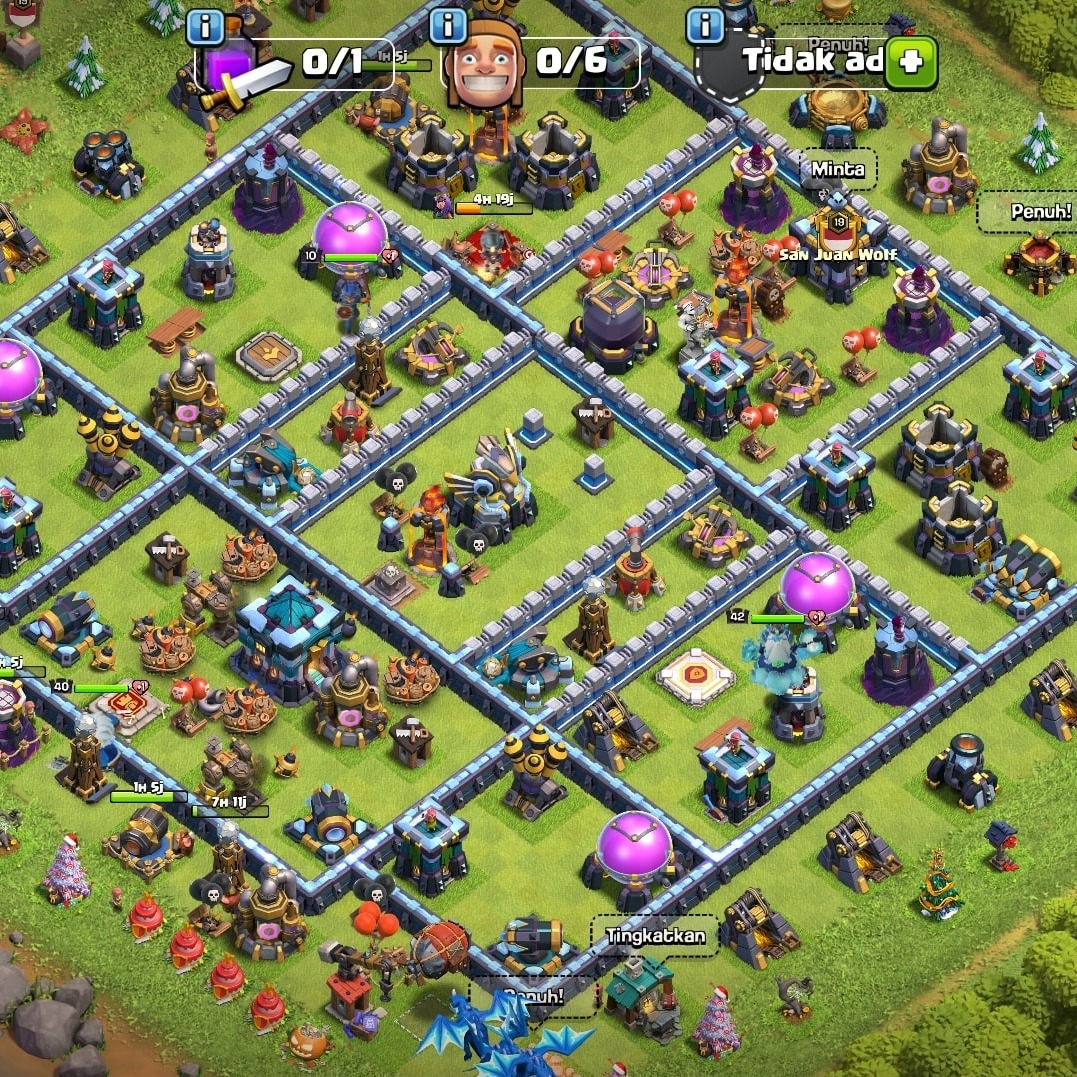Screen dimensions: 1077x1077
Task: Tap the Minta request bubble
Action: click(838, 169)
